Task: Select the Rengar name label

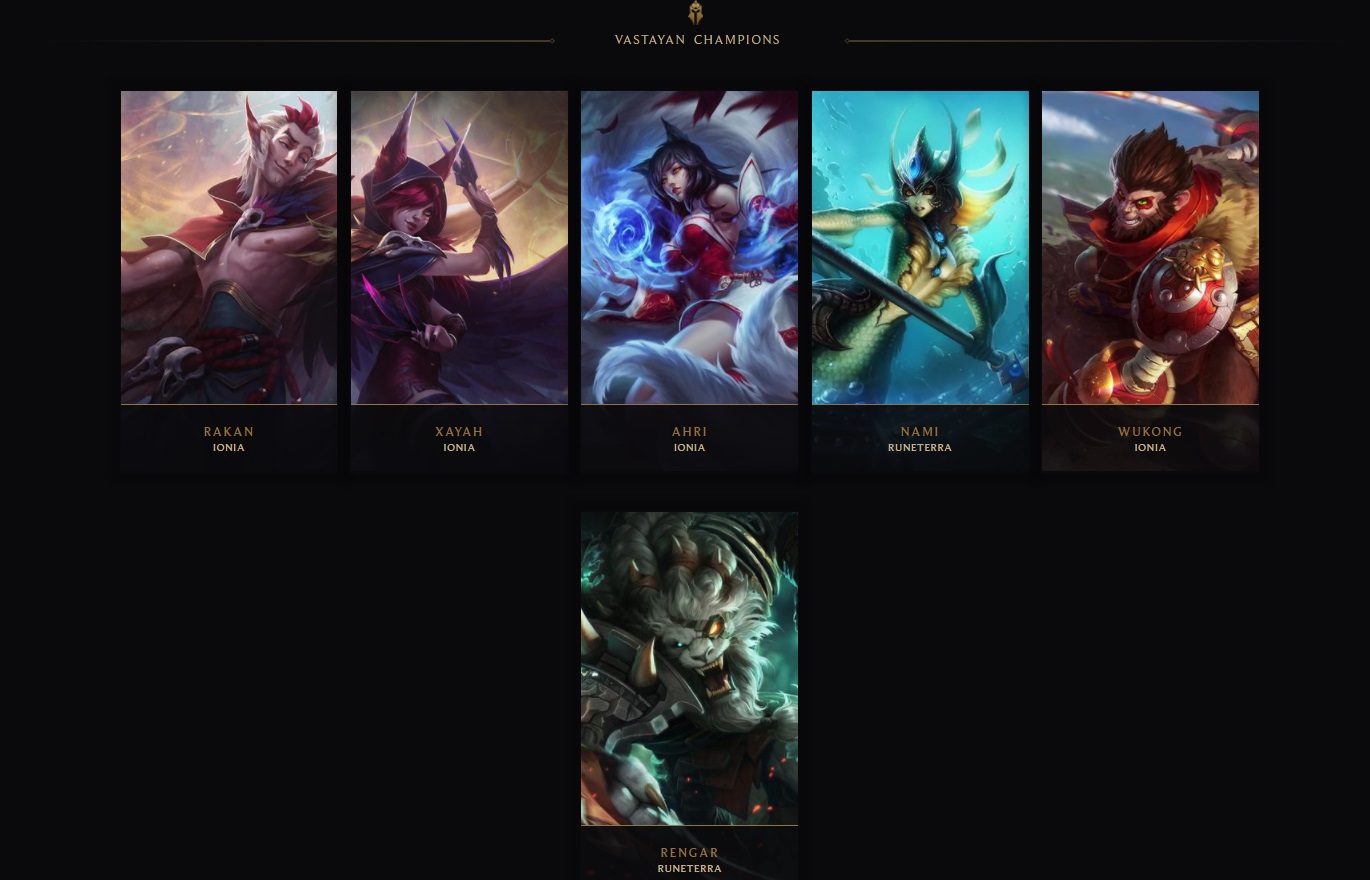Action: pos(689,852)
